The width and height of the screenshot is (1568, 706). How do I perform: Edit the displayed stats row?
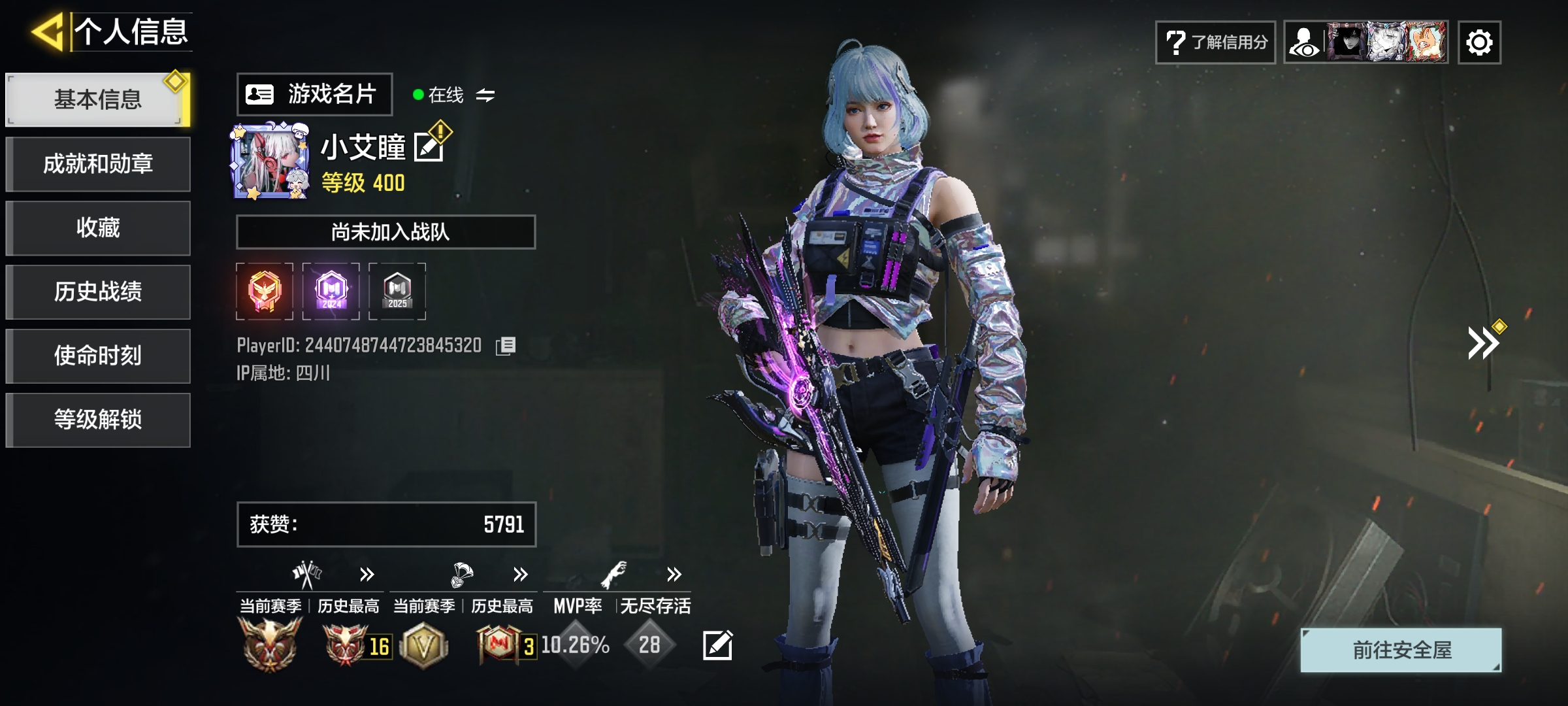[x=717, y=646]
